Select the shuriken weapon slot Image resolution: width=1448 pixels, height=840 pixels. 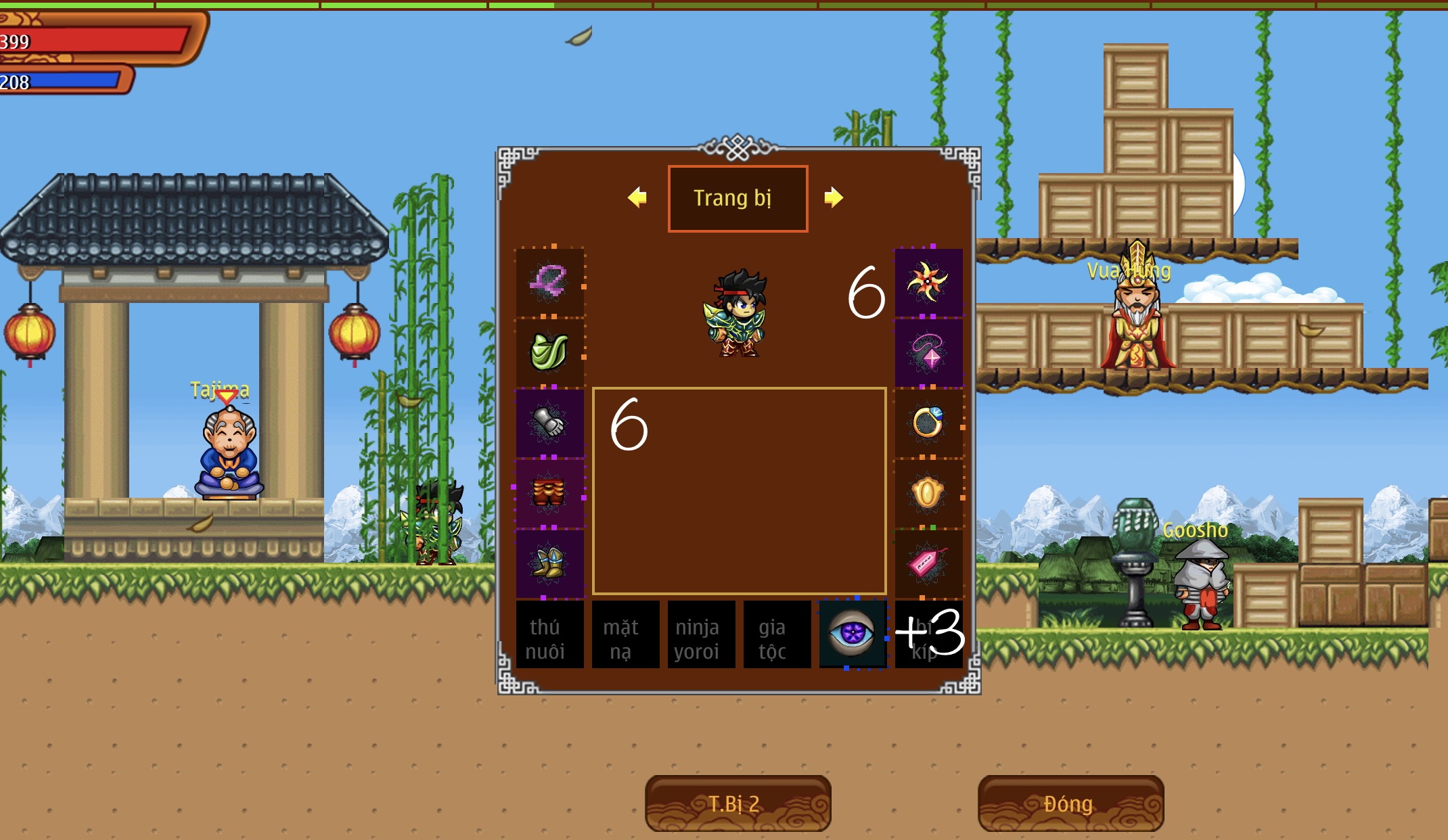tap(928, 282)
